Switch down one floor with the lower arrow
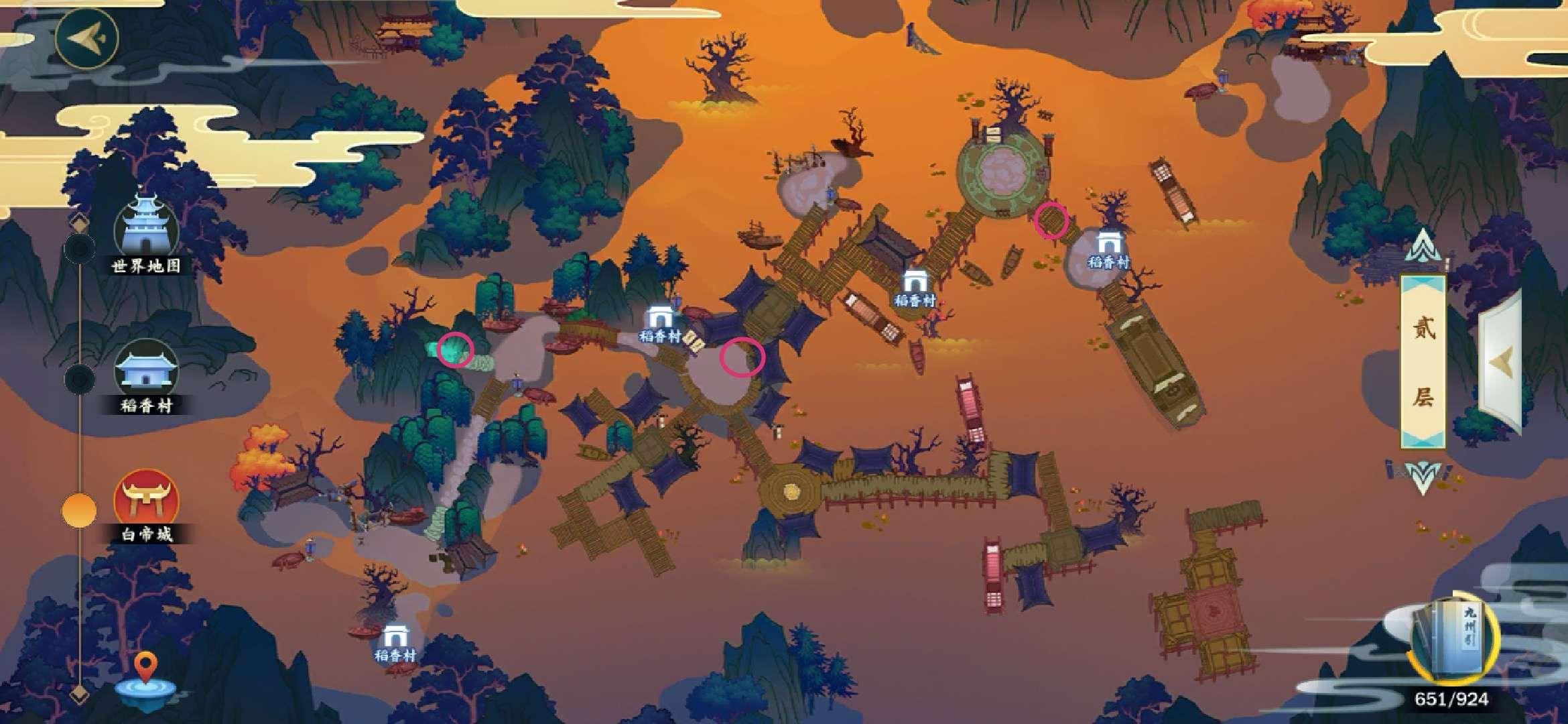Screen dimensions: 1568x724 click(x=1422, y=477)
